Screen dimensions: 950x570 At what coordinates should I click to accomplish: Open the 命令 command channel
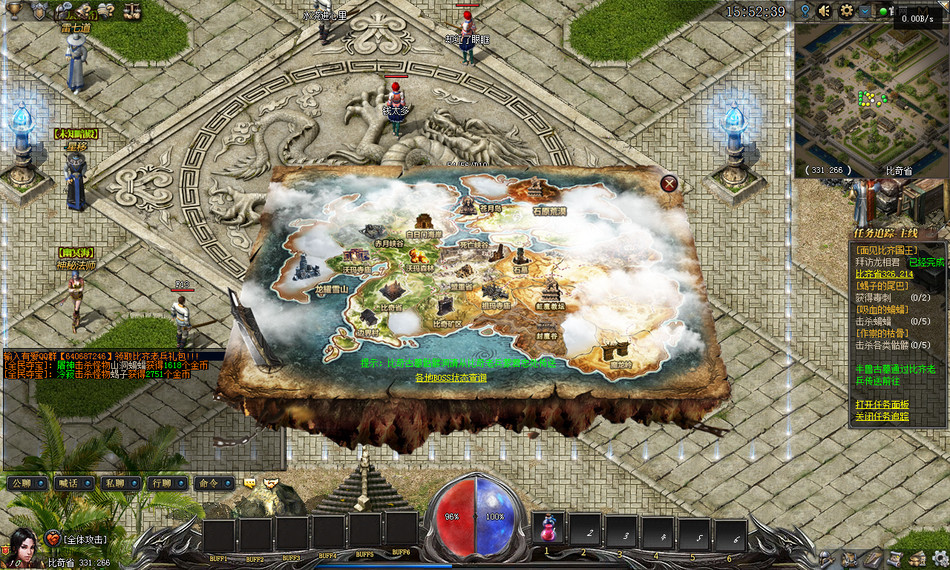pos(208,482)
